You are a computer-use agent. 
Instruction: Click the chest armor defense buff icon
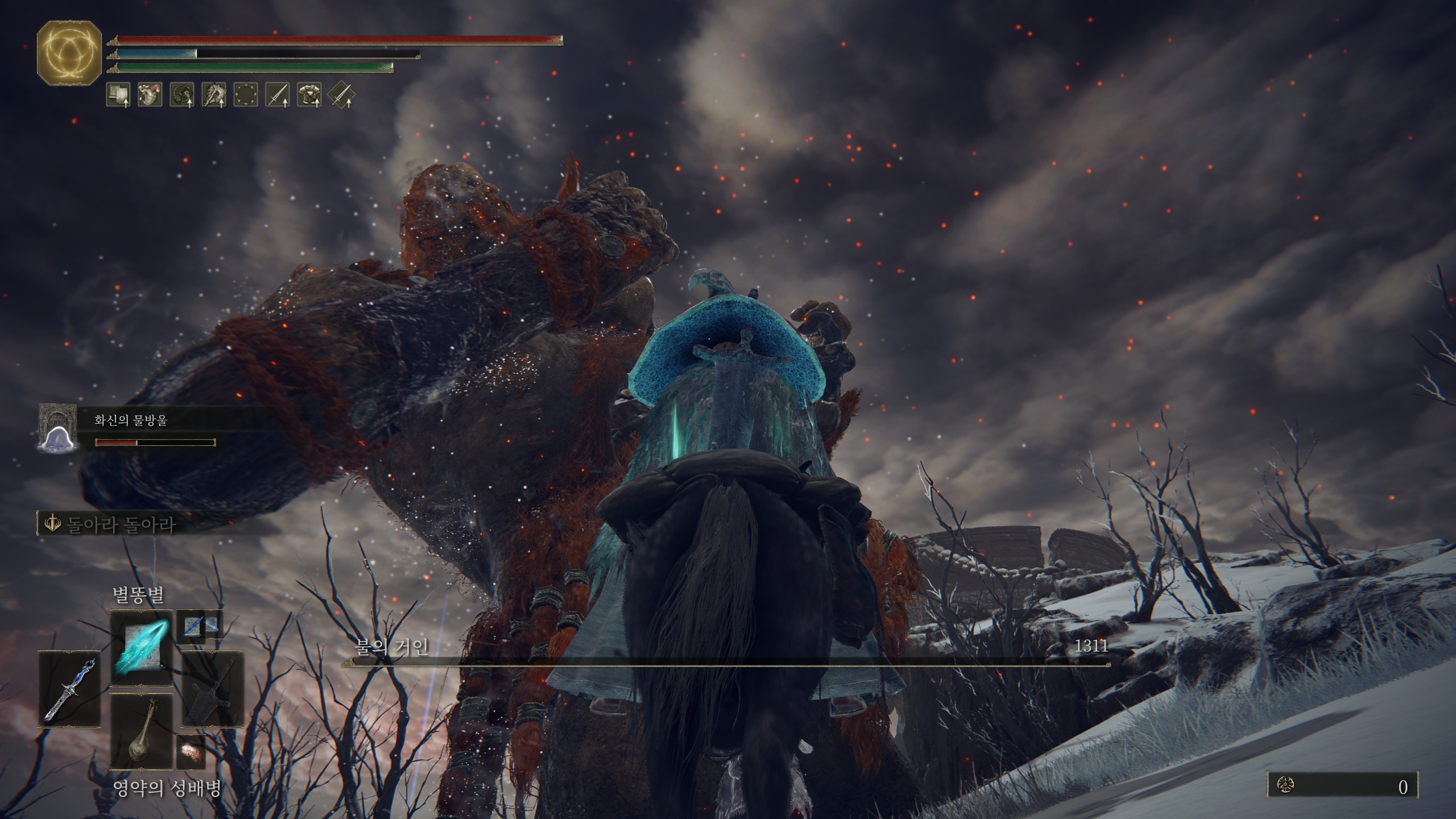coord(309,94)
